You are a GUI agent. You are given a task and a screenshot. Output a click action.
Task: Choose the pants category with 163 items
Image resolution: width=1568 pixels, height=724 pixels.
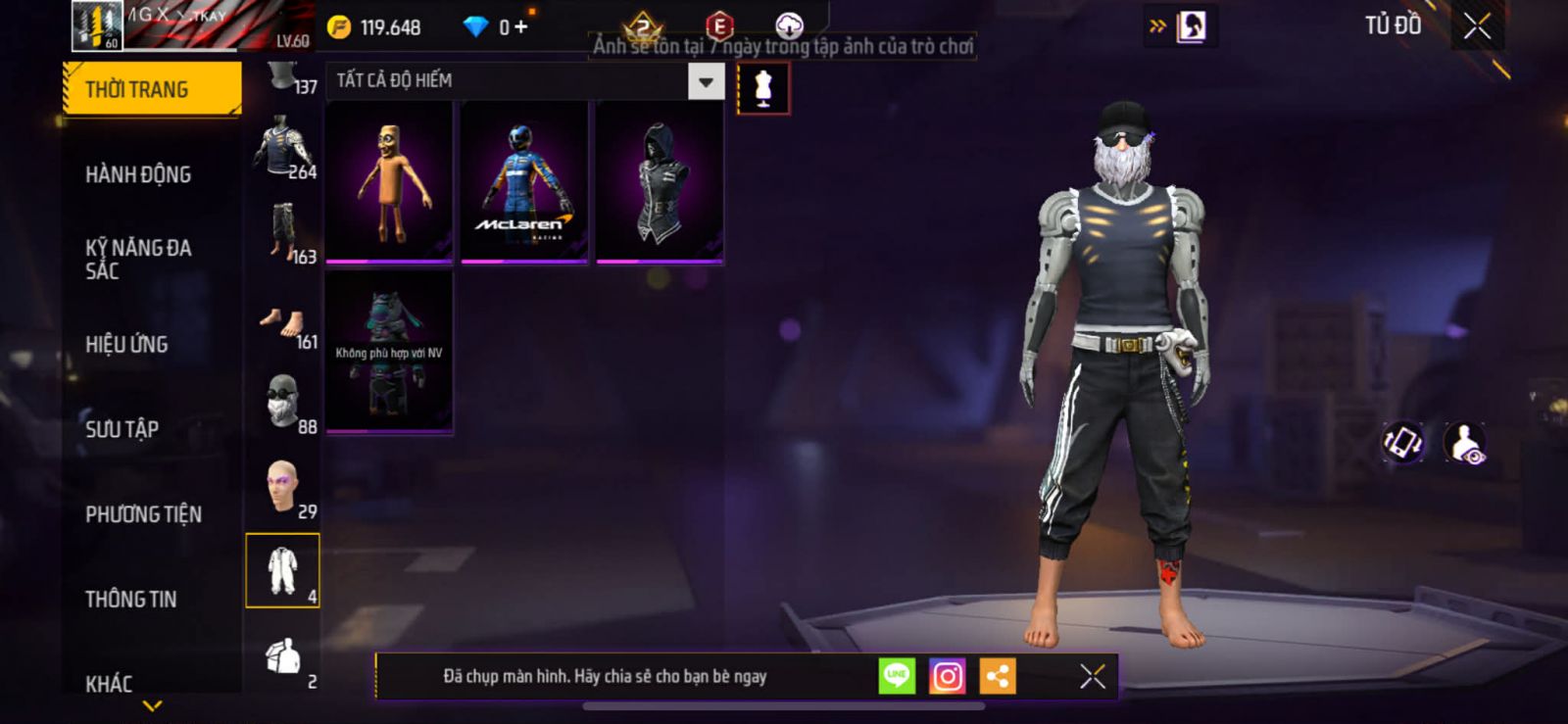(284, 233)
